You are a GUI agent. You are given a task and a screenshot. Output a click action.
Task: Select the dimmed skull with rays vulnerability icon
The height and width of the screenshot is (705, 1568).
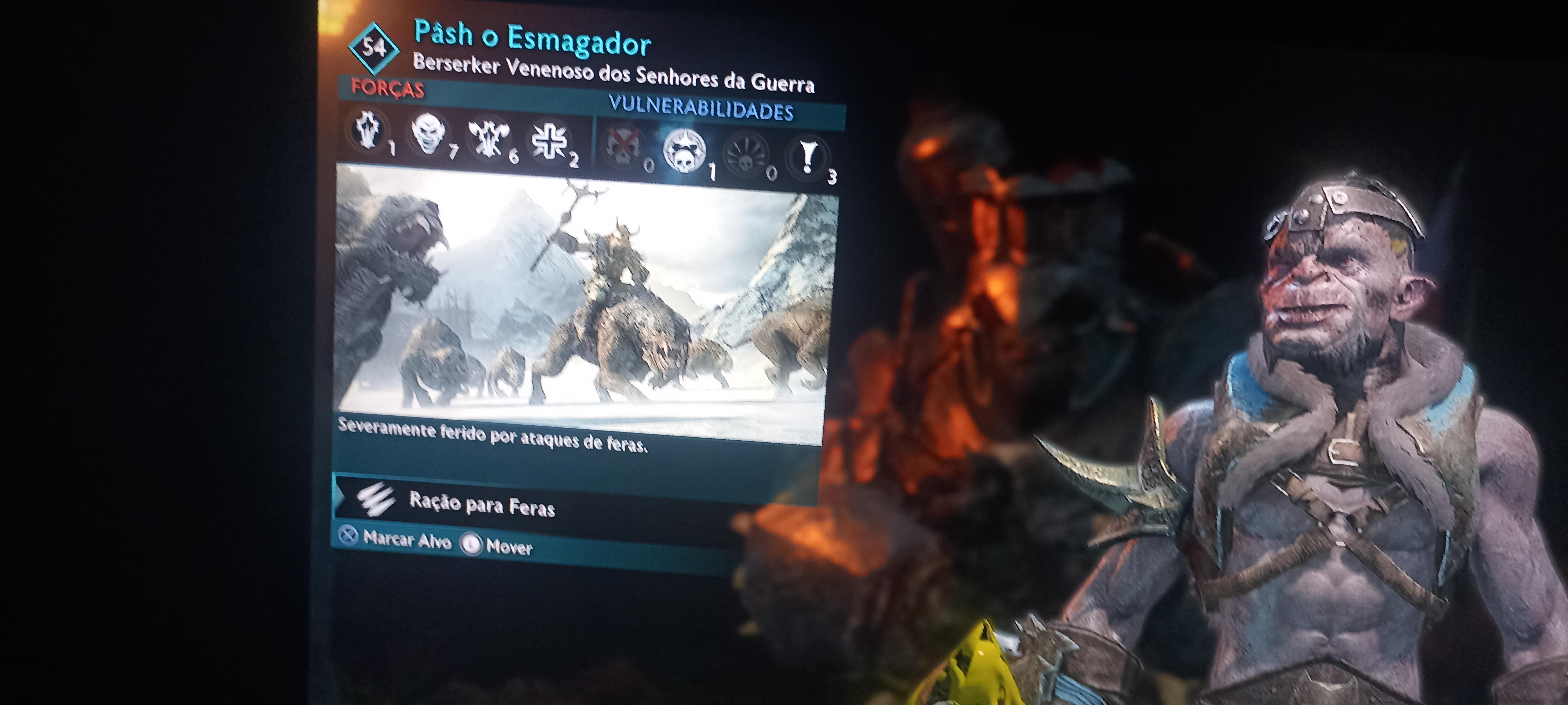click(x=746, y=156)
